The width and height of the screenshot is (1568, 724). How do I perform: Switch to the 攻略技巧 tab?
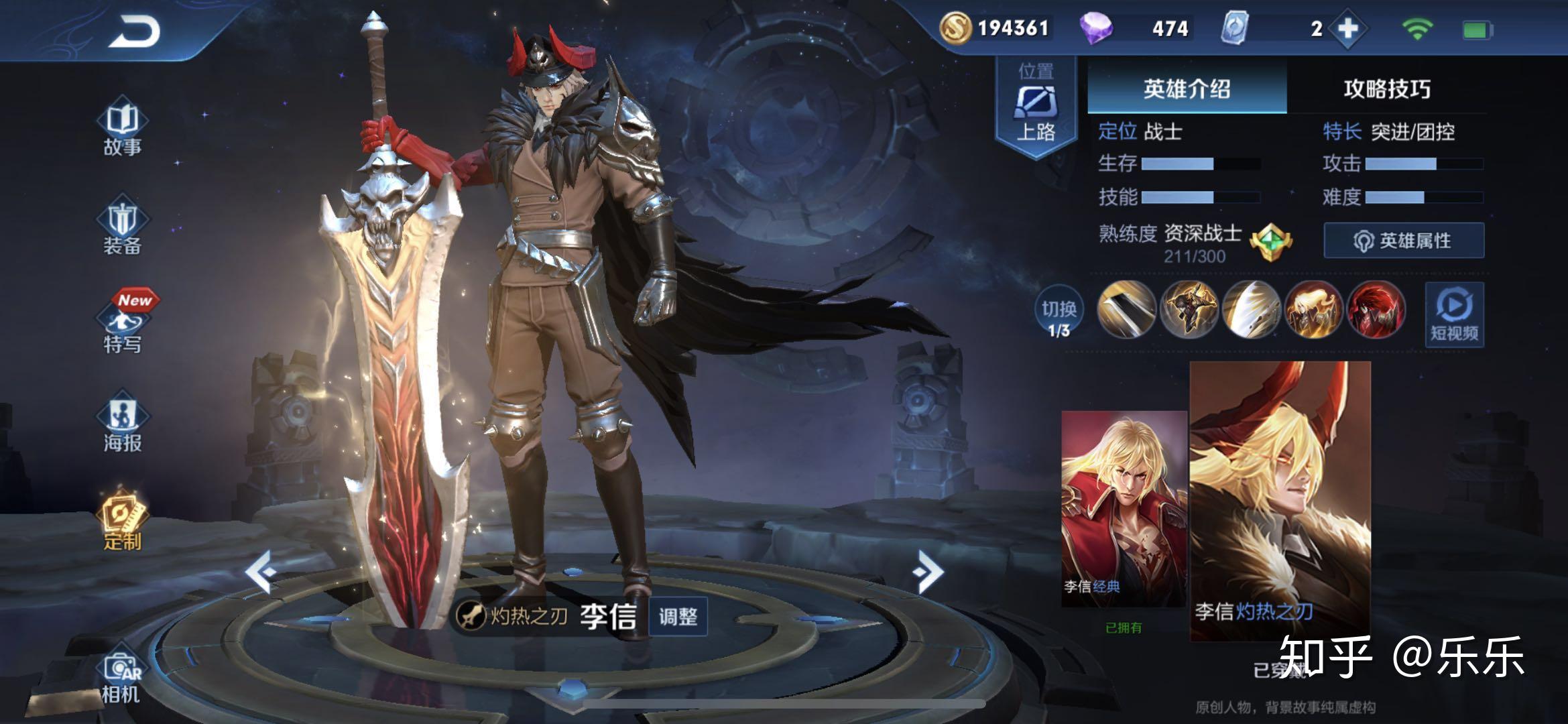(1386, 88)
